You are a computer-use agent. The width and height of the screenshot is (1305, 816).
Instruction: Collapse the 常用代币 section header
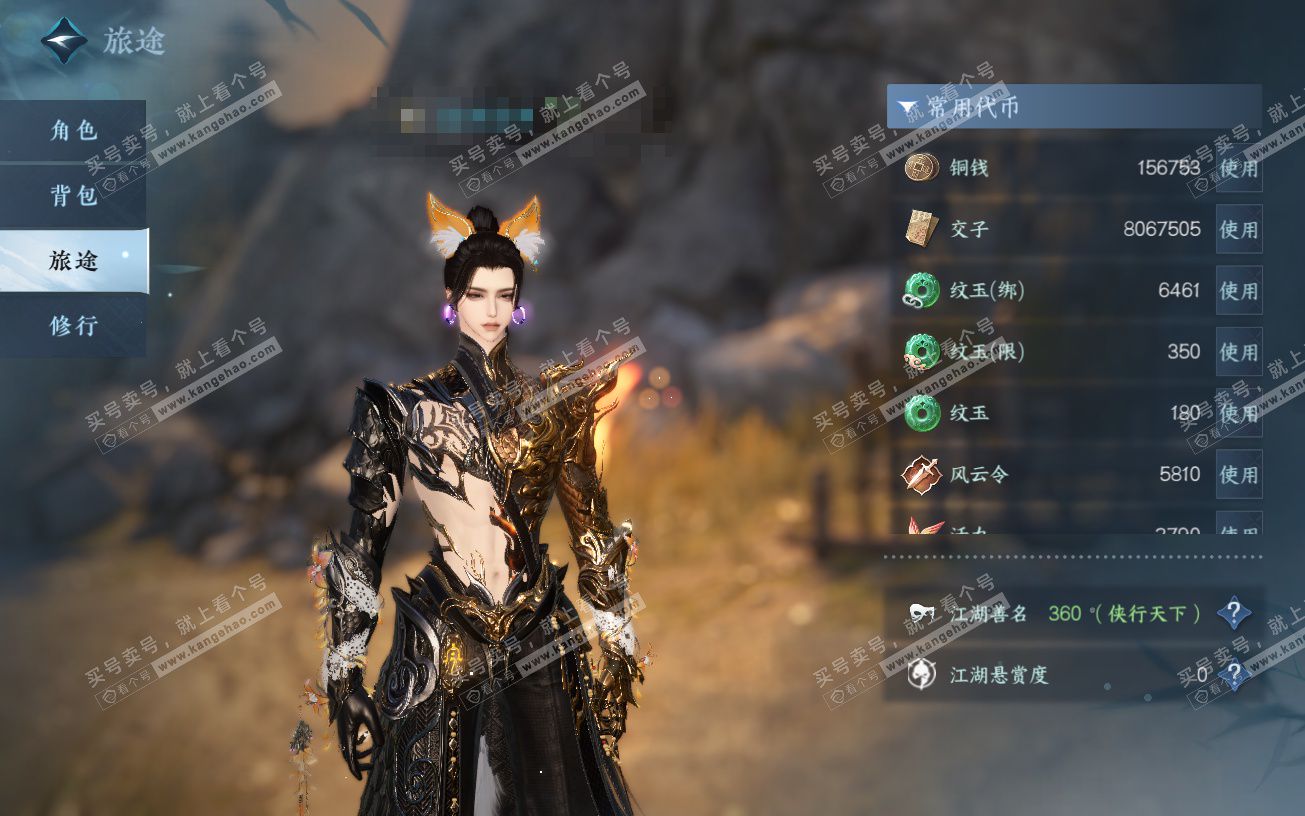coord(1073,106)
